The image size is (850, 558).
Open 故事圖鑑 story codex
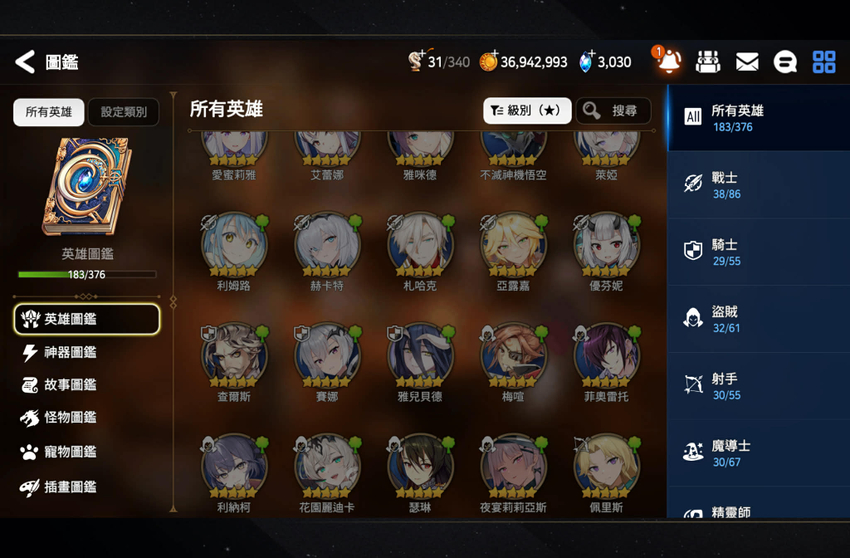70,385
